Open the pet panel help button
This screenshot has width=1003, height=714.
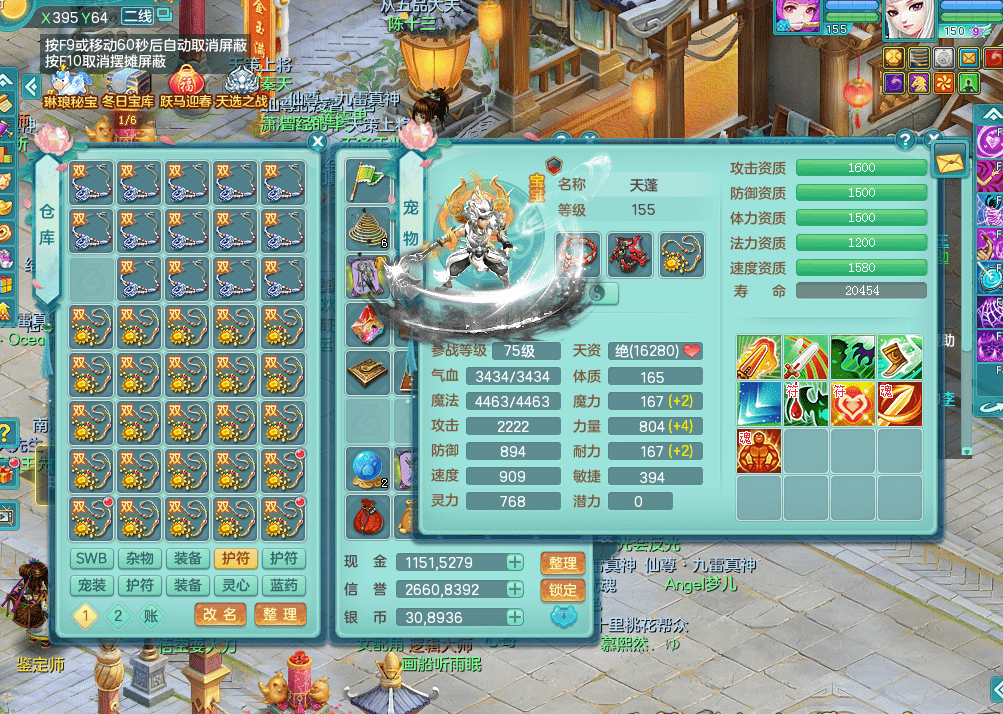(x=905, y=139)
